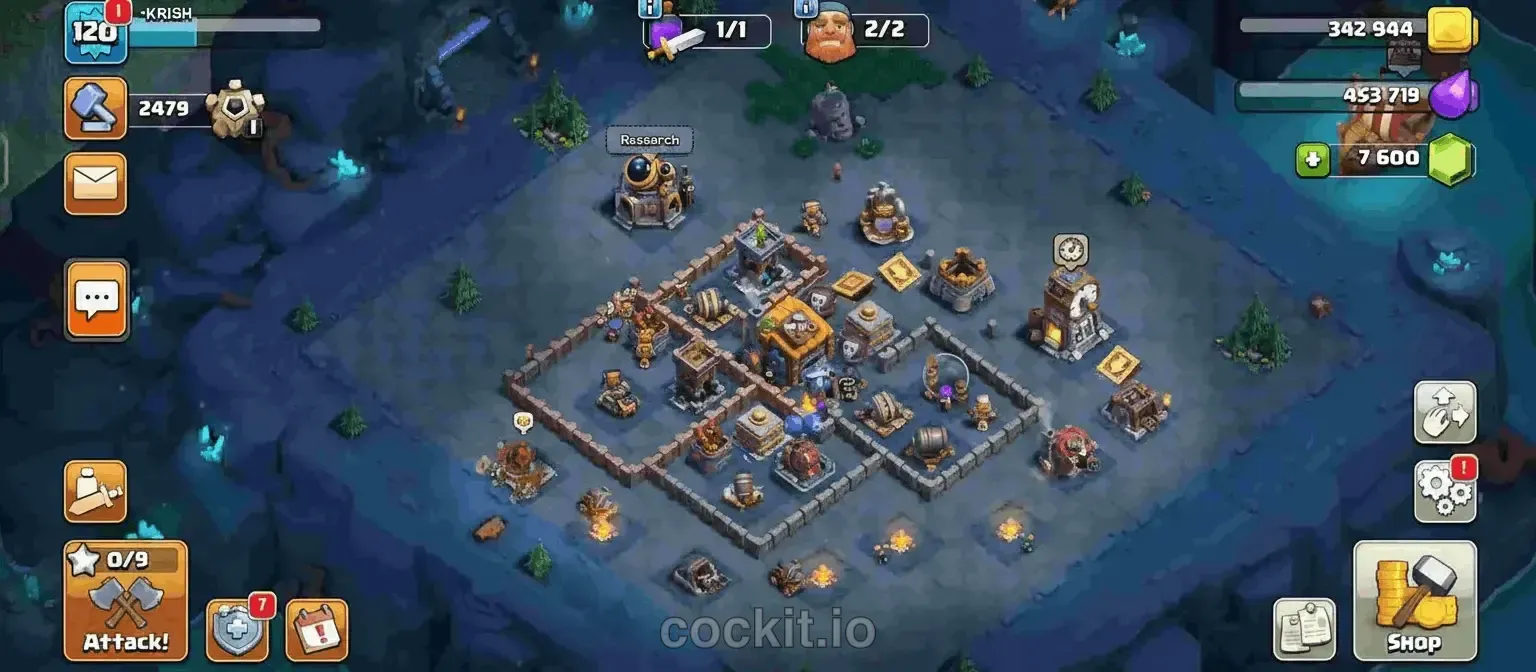Toggle the layout swap hand button

1445,412
